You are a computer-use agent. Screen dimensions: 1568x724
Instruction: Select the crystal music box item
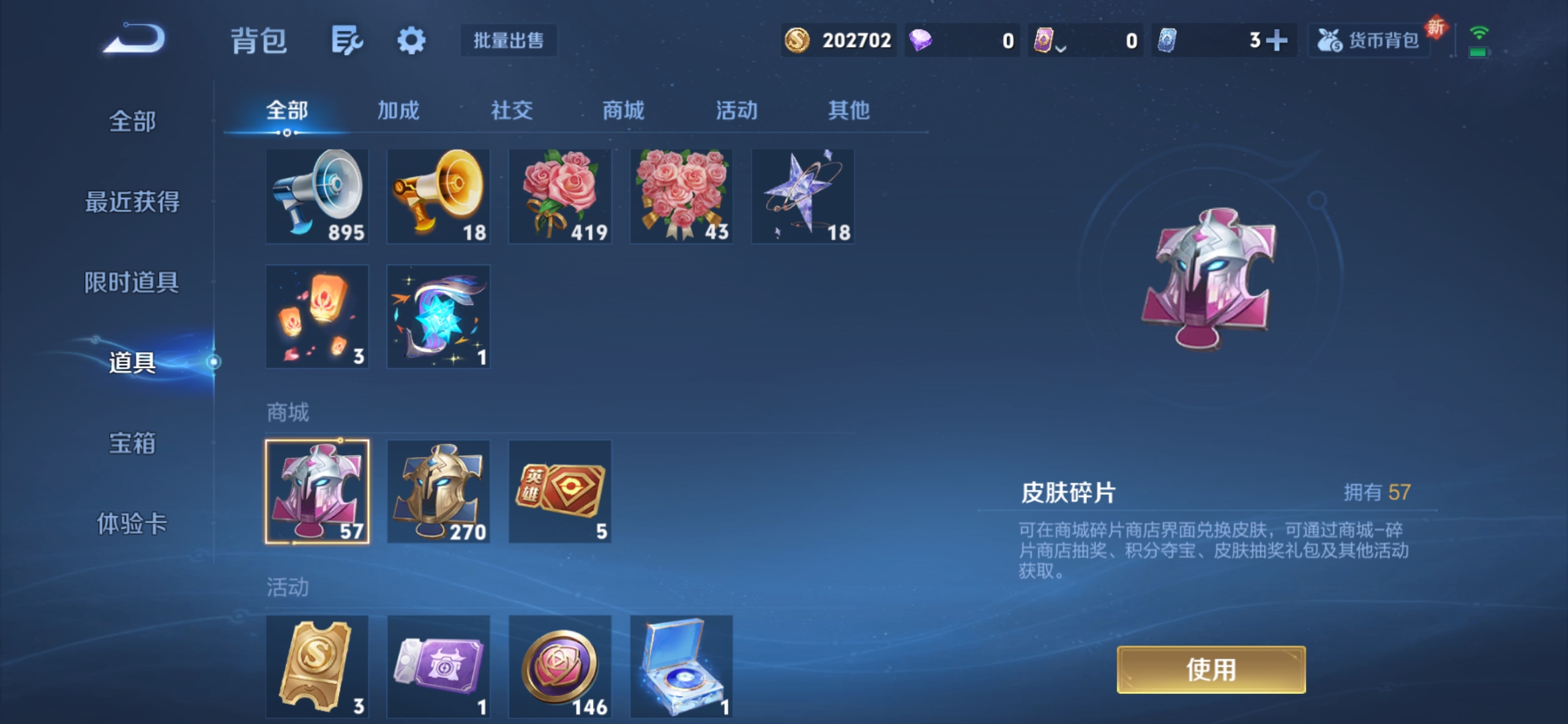[x=681, y=666]
